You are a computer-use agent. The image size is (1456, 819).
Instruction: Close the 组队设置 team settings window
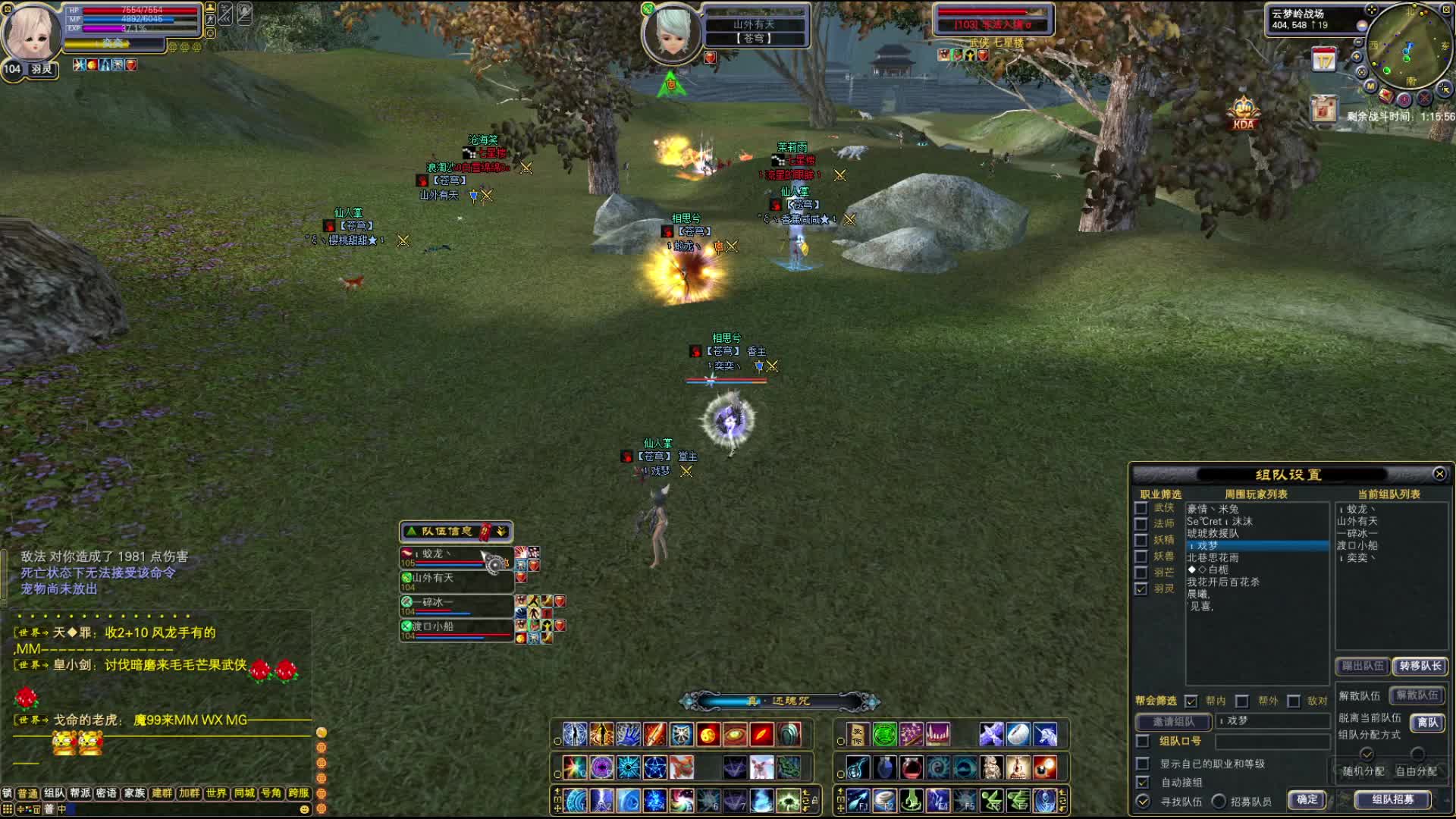pos(1439,474)
